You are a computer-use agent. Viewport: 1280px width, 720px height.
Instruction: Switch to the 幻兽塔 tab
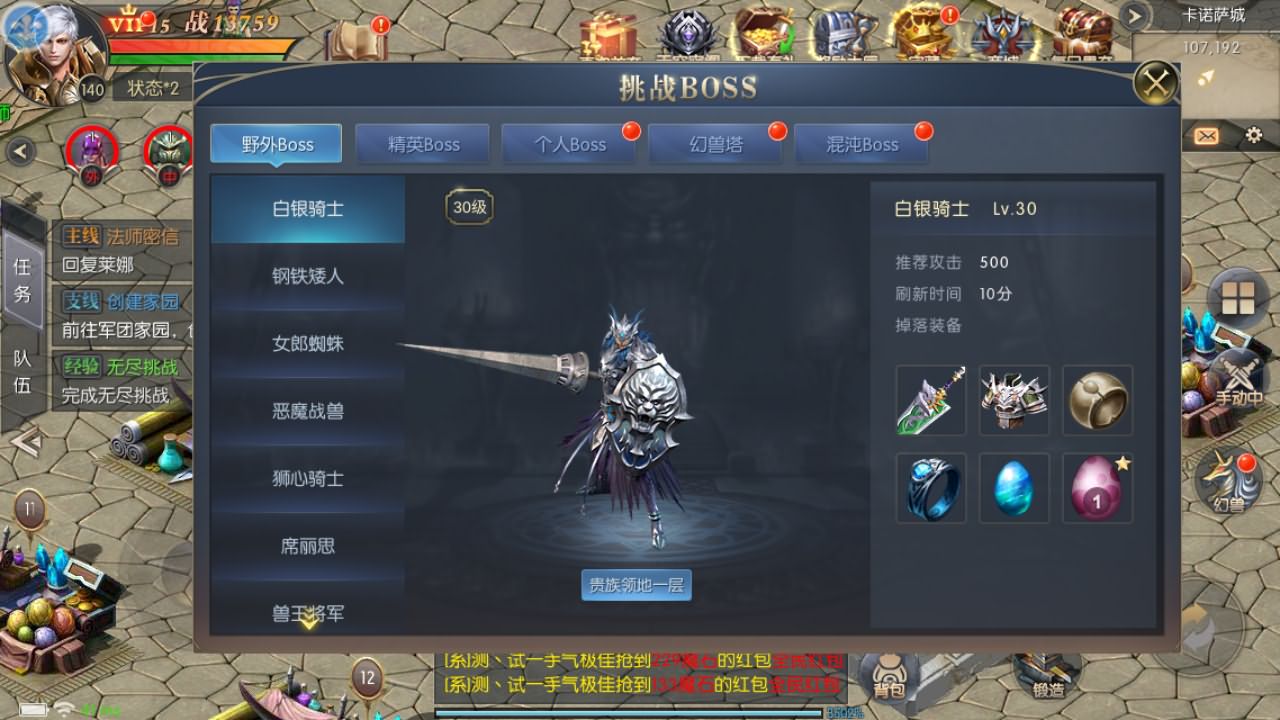coord(716,143)
